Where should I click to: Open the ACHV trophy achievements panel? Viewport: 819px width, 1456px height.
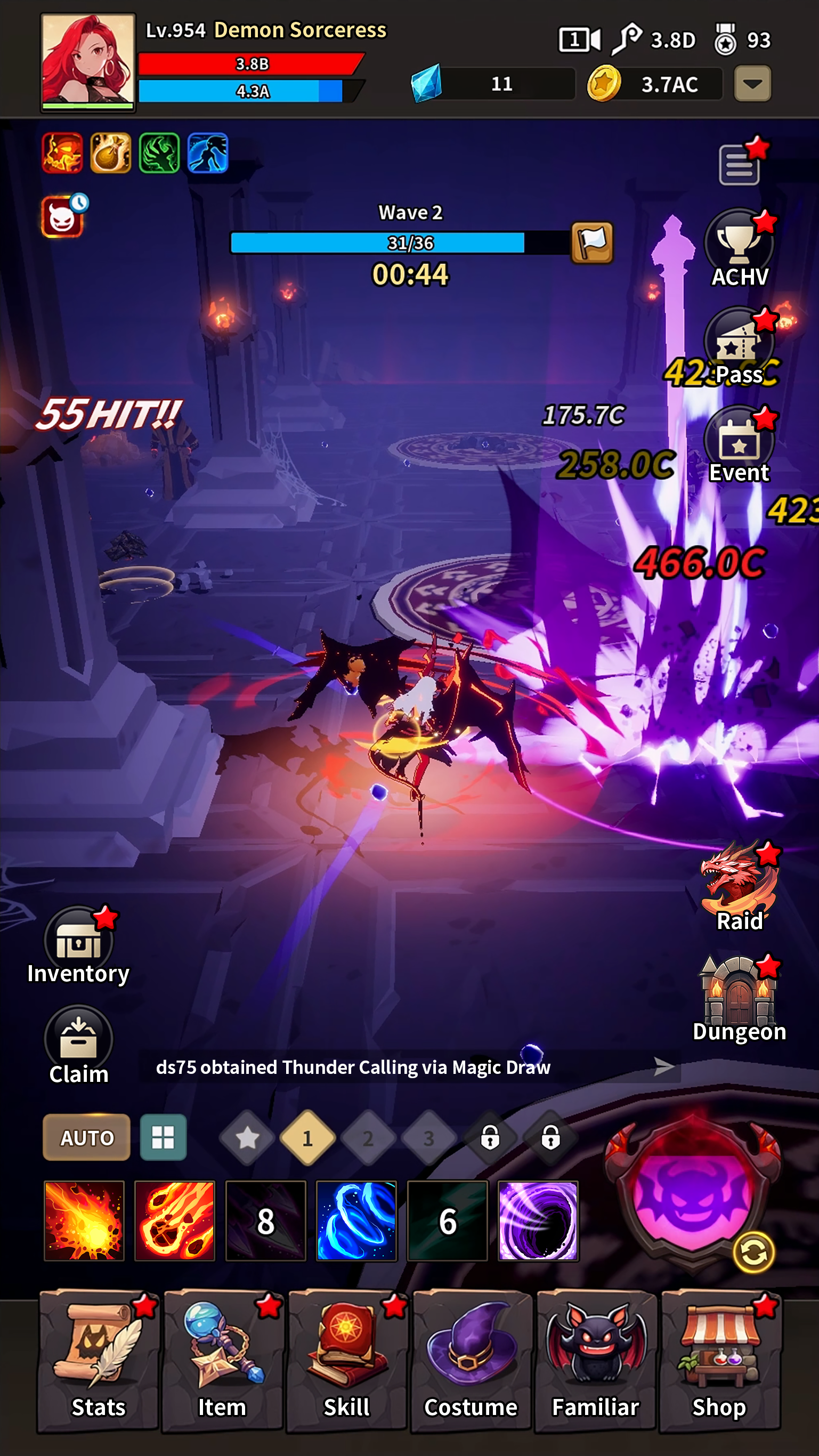738,244
